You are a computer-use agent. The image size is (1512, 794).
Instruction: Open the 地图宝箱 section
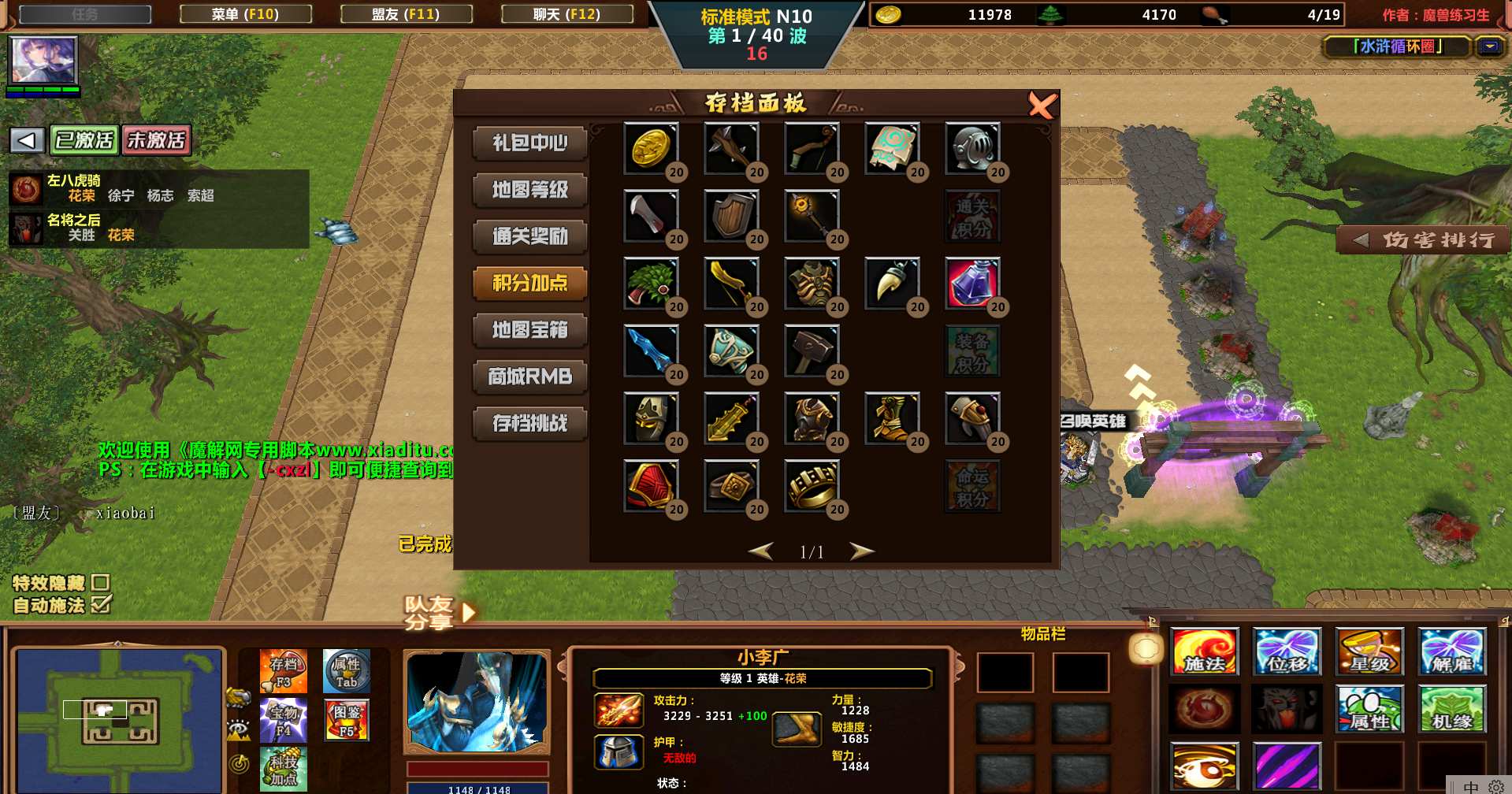(x=529, y=330)
